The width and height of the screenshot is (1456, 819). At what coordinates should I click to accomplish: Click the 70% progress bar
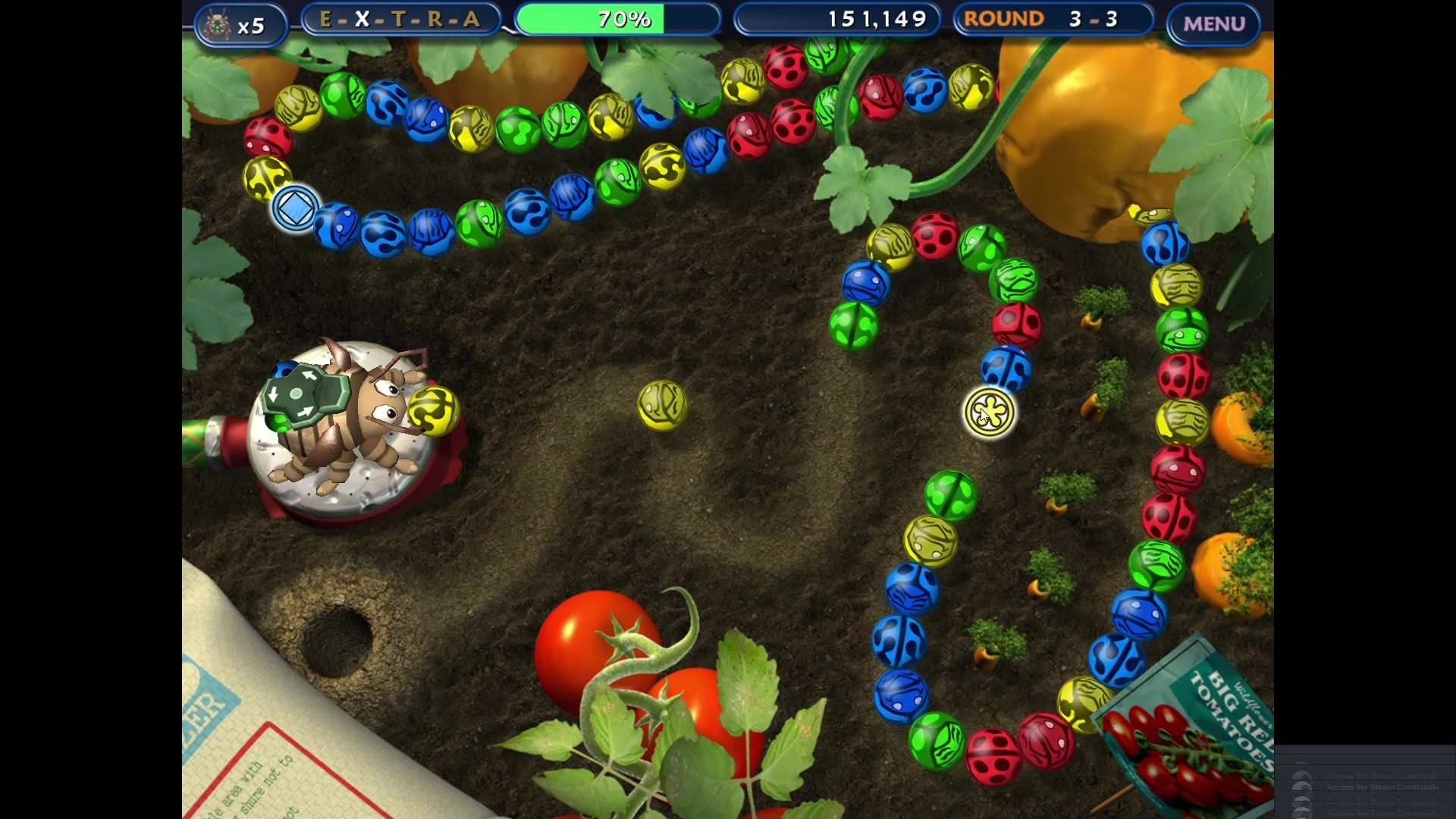(x=618, y=18)
